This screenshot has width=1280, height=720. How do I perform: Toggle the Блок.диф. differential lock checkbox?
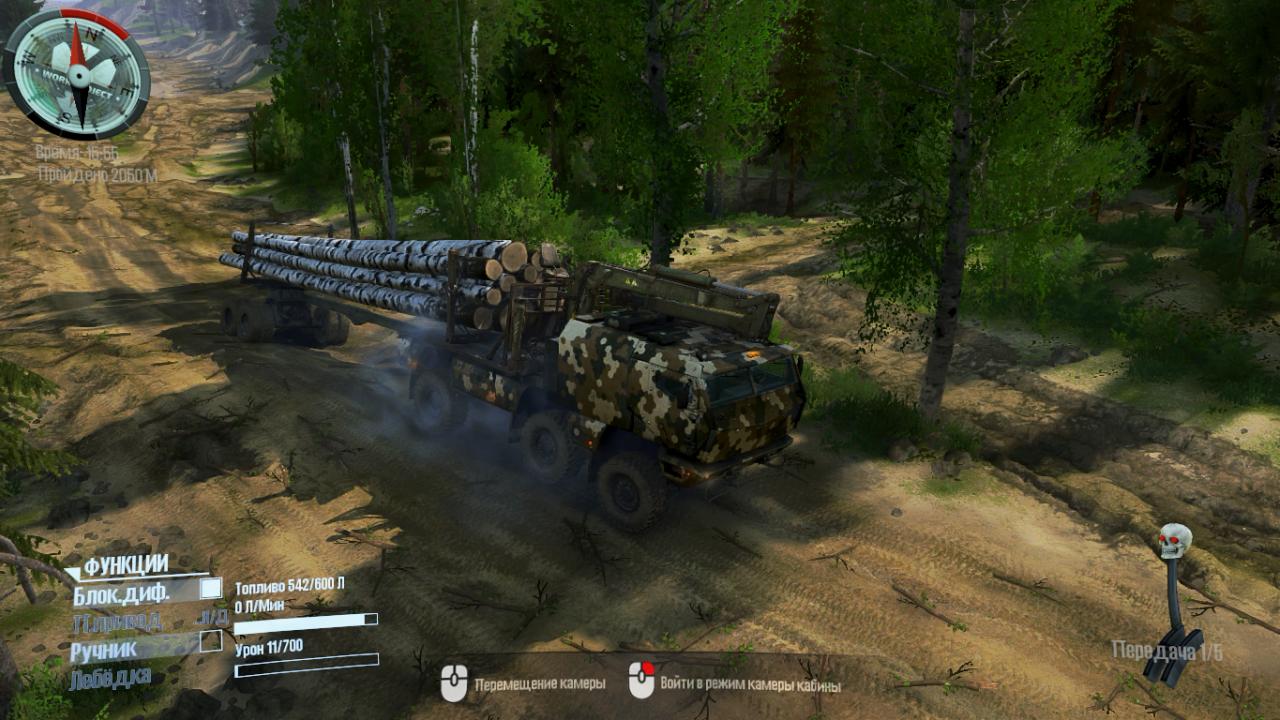point(210,589)
